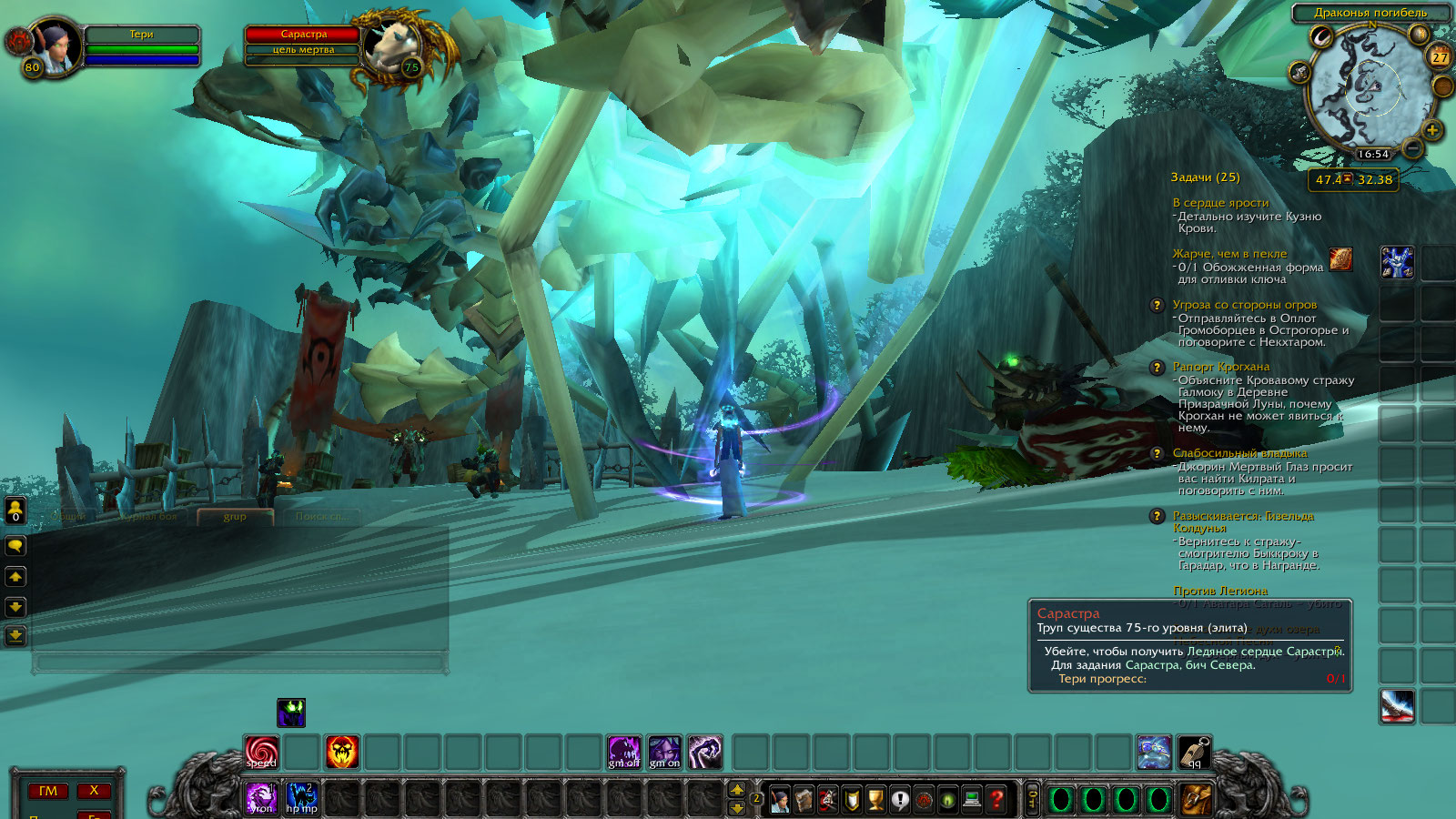Open the character info micro button
1456x819 pixels.
pos(780,799)
